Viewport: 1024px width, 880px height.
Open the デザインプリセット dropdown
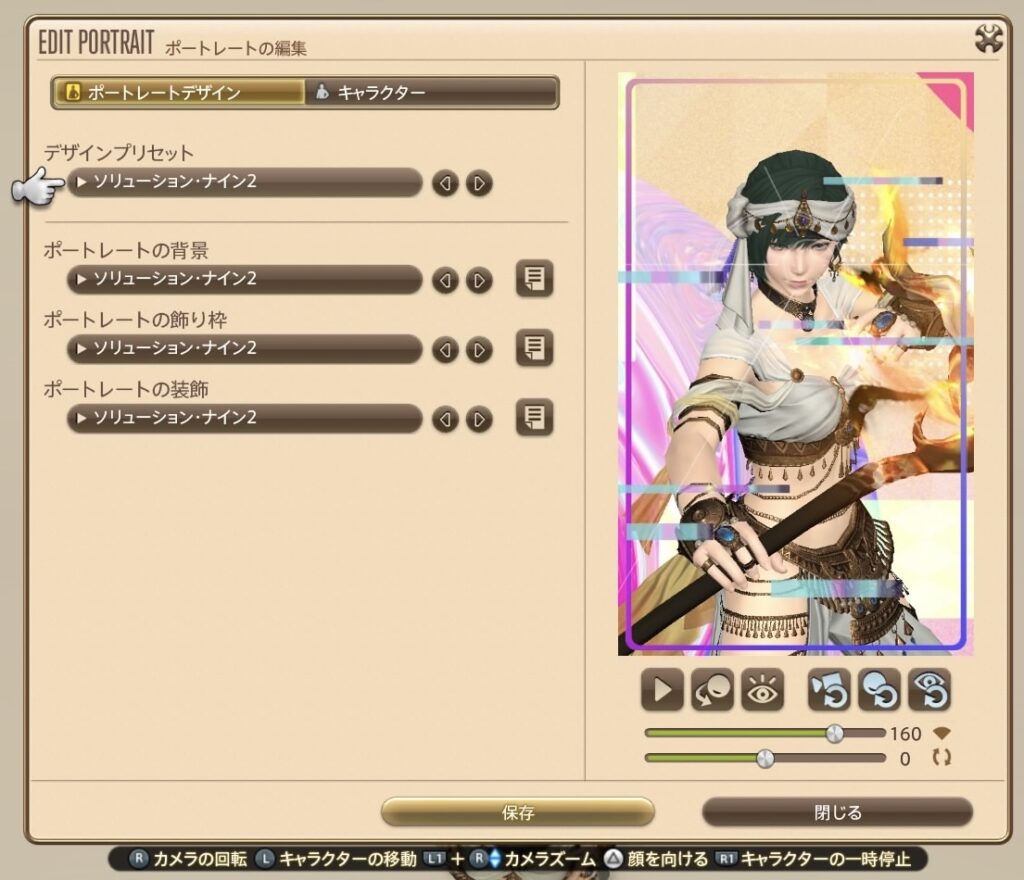point(245,183)
